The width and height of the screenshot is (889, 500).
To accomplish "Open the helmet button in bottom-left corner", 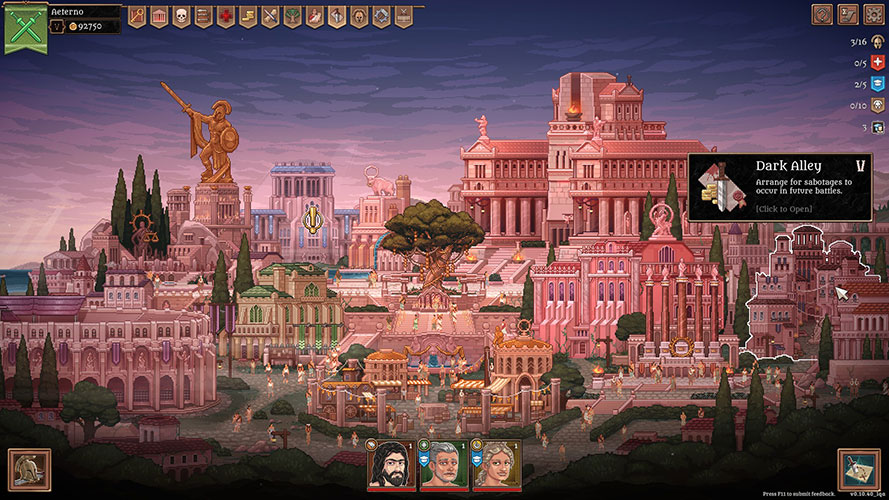I will (29, 469).
